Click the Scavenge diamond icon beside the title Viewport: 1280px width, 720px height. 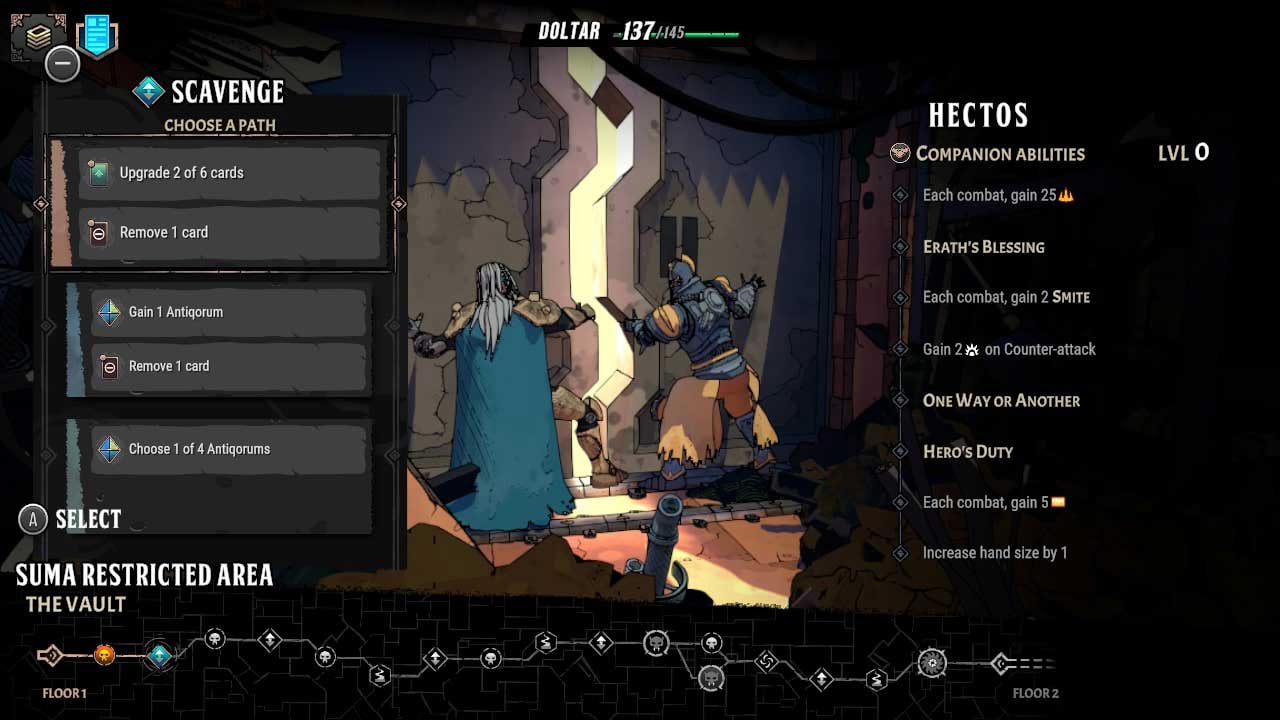148,91
